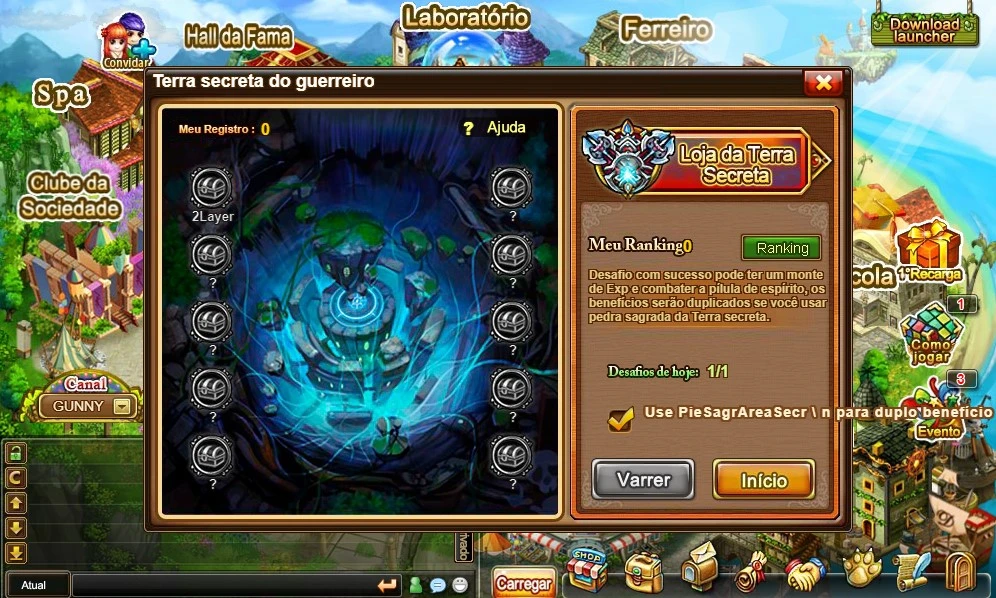
Task: Close the Terra secreta do guerreiro window
Action: tap(823, 83)
